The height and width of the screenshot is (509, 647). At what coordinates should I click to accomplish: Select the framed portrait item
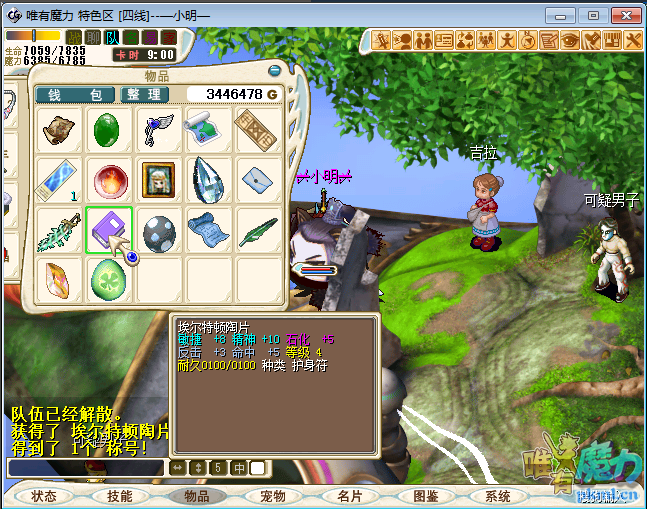tap(158, 180)
